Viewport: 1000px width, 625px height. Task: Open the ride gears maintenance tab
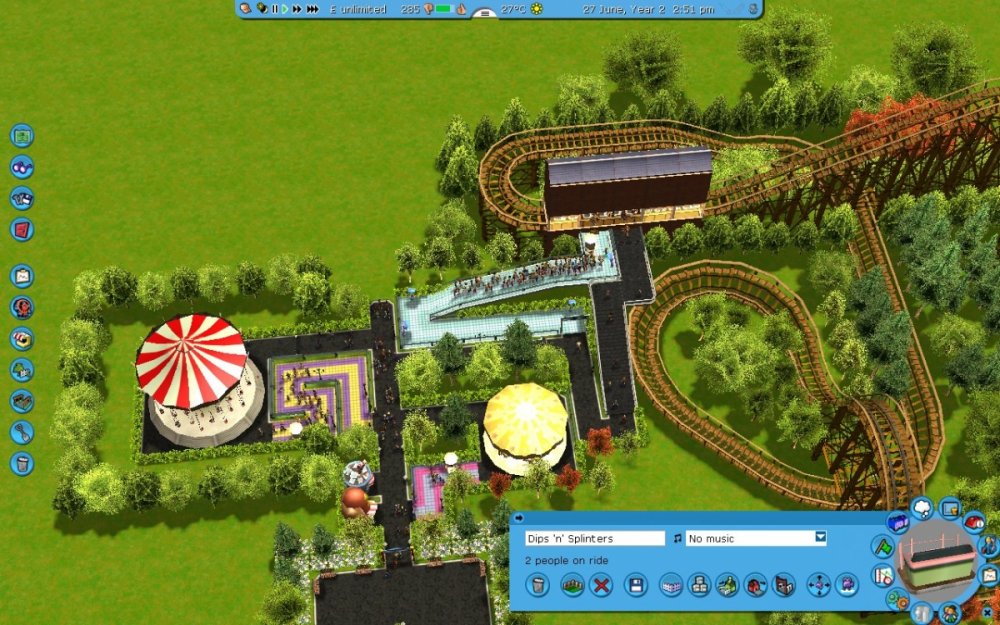(898, 600)
